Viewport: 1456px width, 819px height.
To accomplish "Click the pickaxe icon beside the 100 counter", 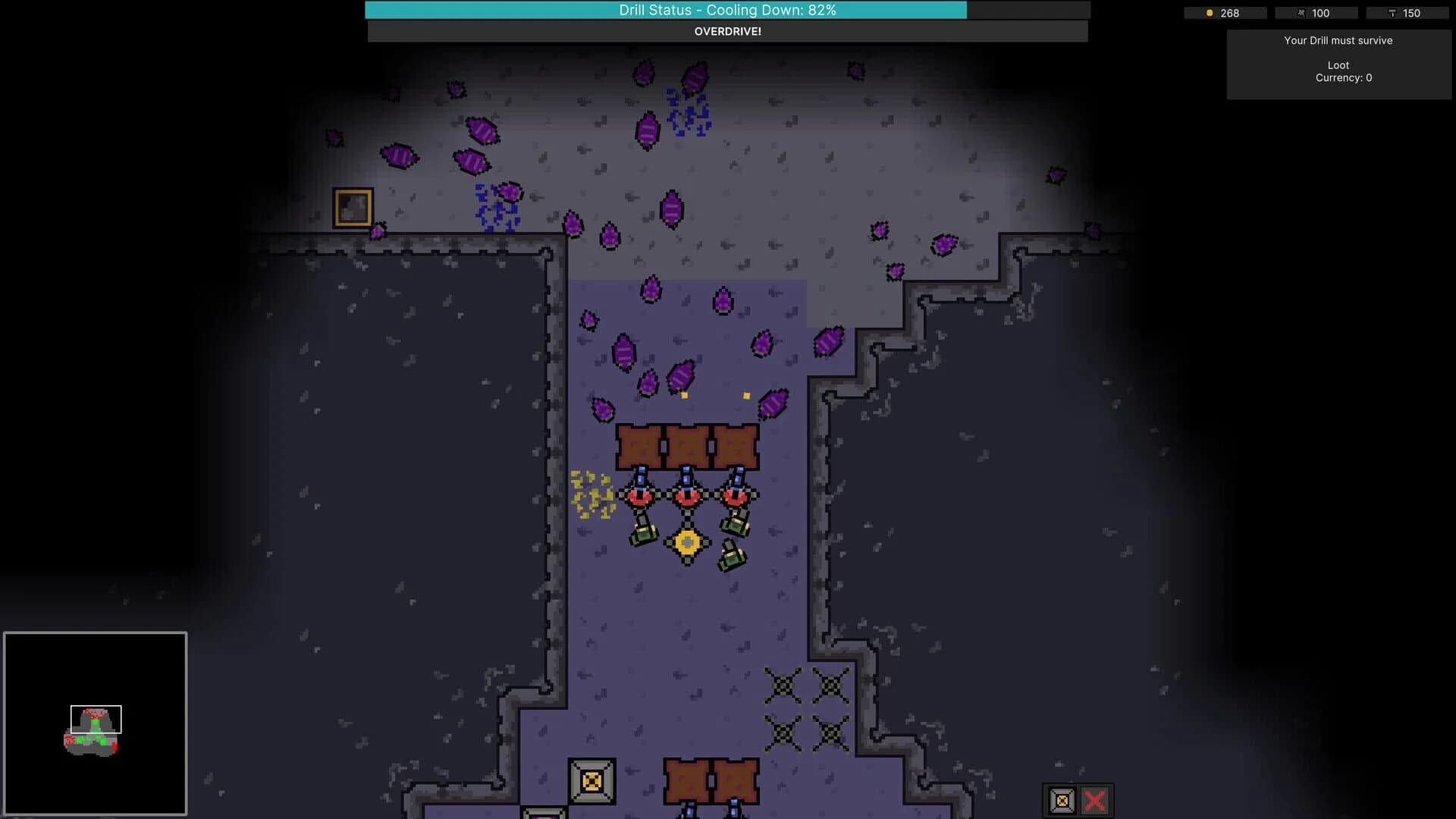I will 1301,13.
